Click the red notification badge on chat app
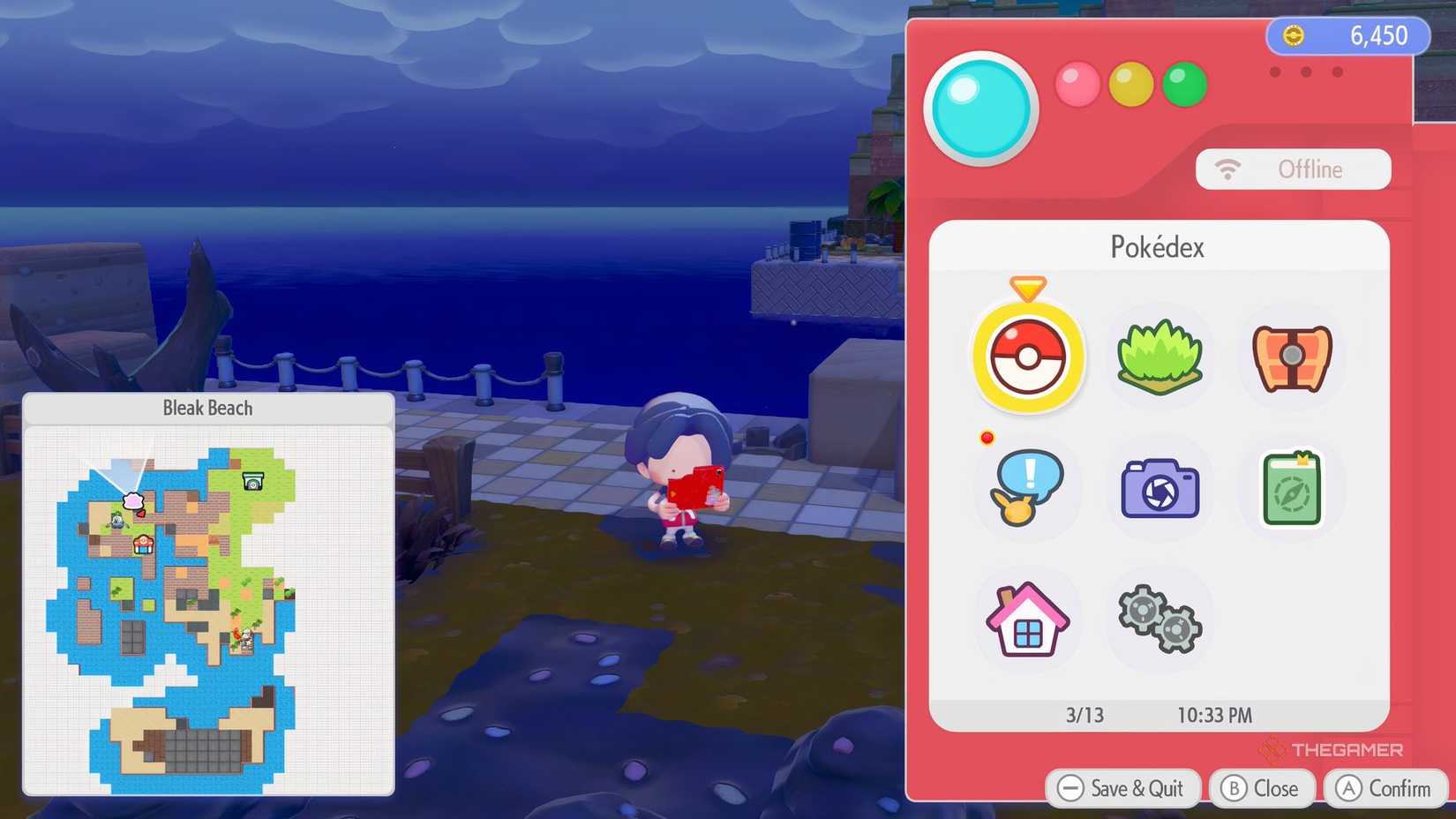The width and height of the screenshot is (1456, 819). coord(986,437)
